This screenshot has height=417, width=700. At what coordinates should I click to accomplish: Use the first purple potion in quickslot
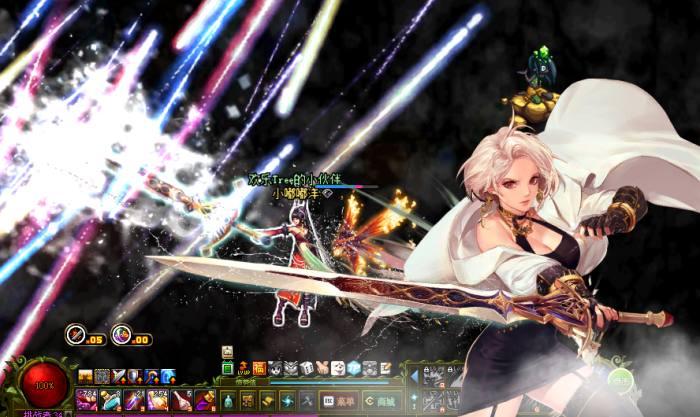(86, 400)
